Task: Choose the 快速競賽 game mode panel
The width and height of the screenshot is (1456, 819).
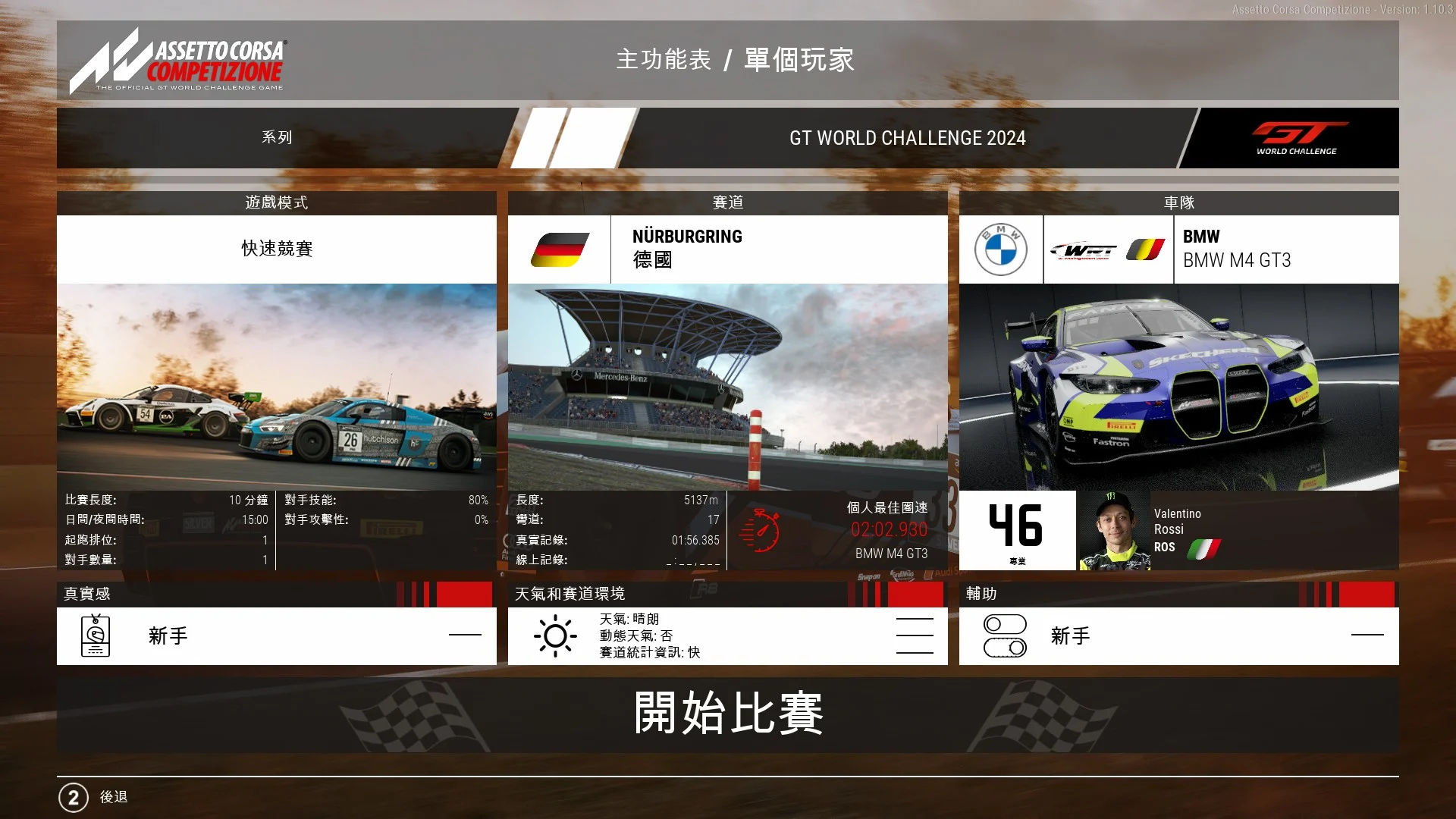Action: coord(277,249)
